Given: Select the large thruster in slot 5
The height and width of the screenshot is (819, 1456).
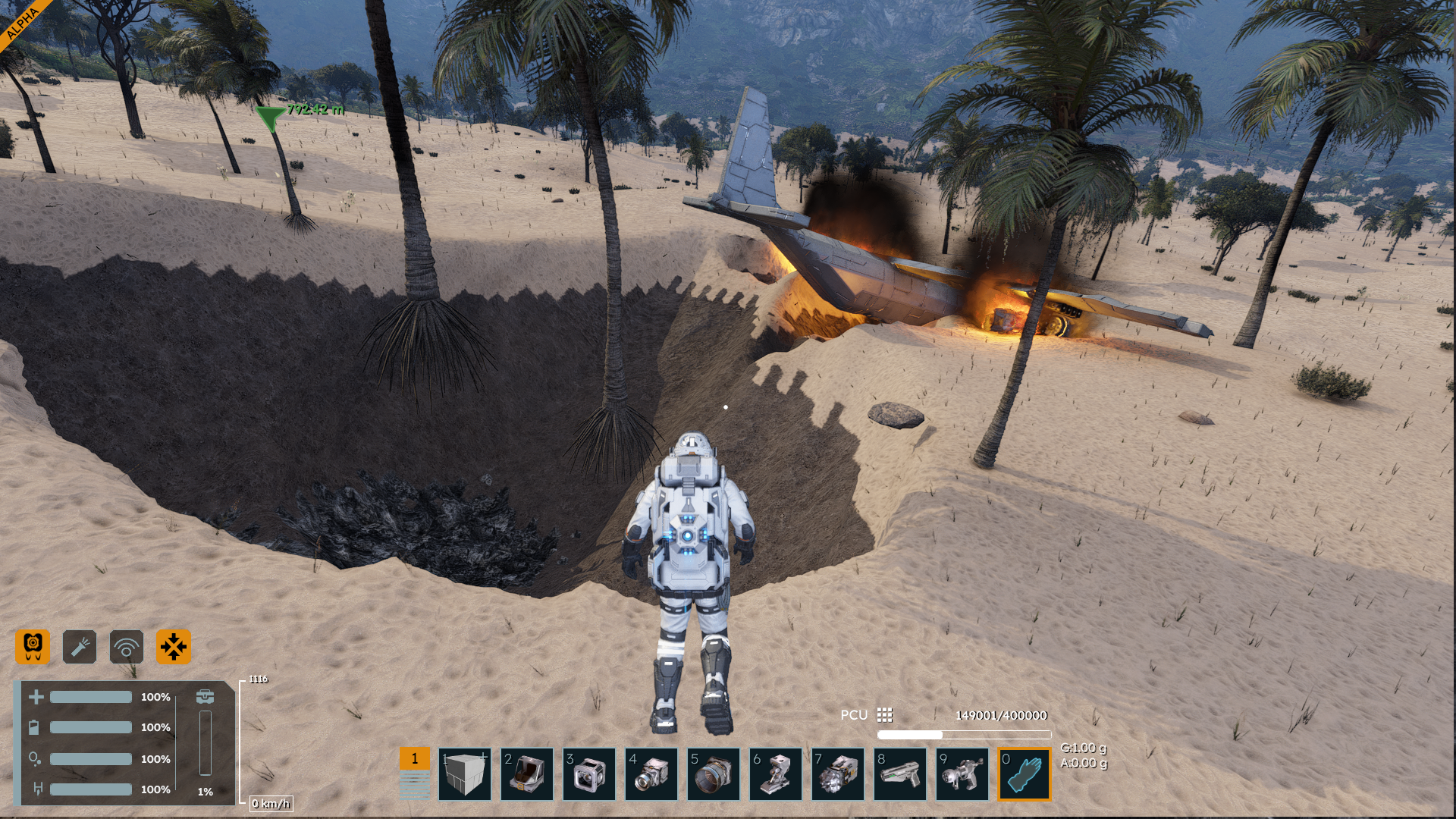Looking at the screenshot, I should click(x=714, y=774).
